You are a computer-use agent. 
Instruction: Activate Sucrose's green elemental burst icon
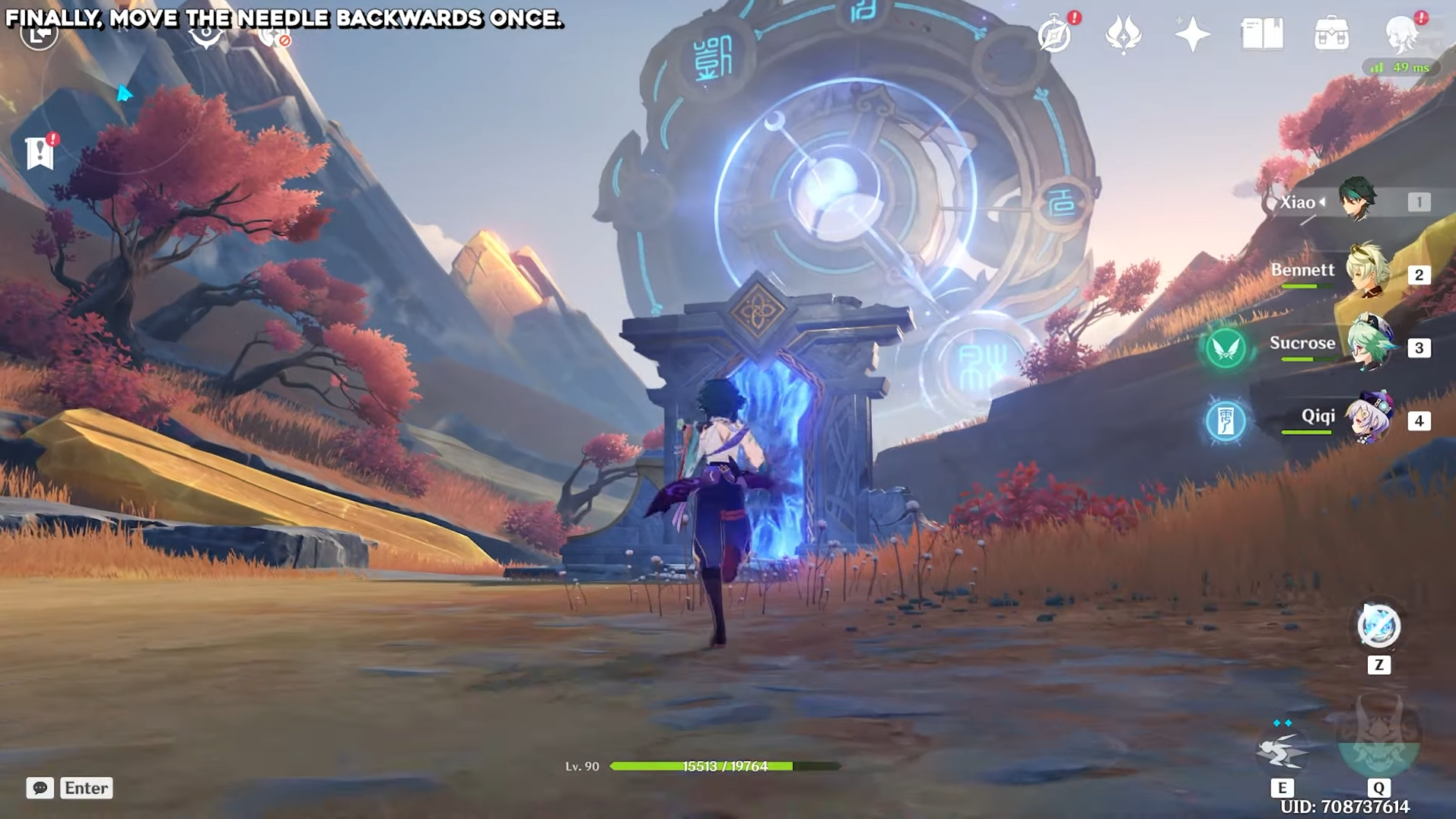pyautogui.click(x=1226, y=348)
